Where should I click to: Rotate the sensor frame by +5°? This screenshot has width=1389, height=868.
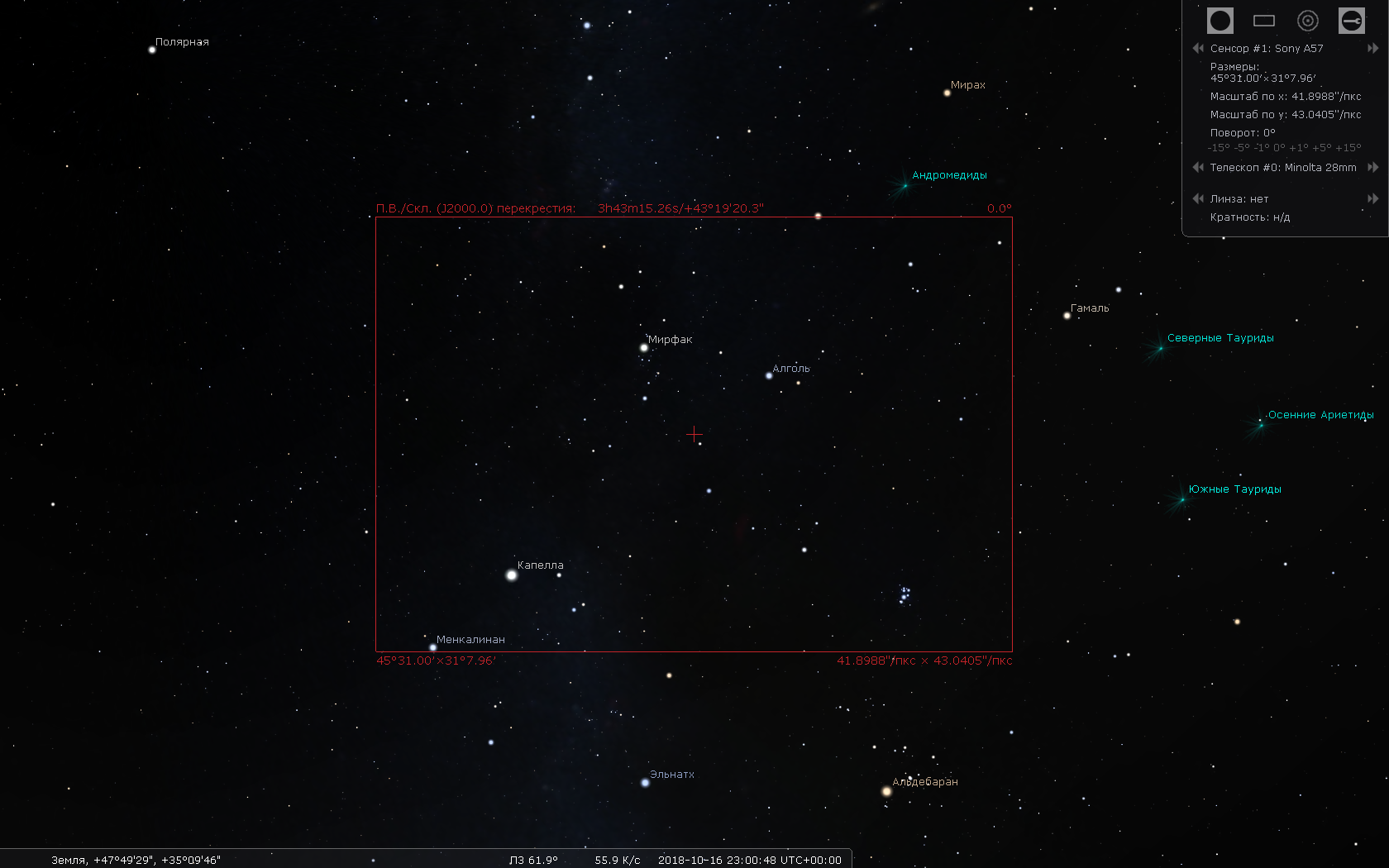(x=1321, y=148)
